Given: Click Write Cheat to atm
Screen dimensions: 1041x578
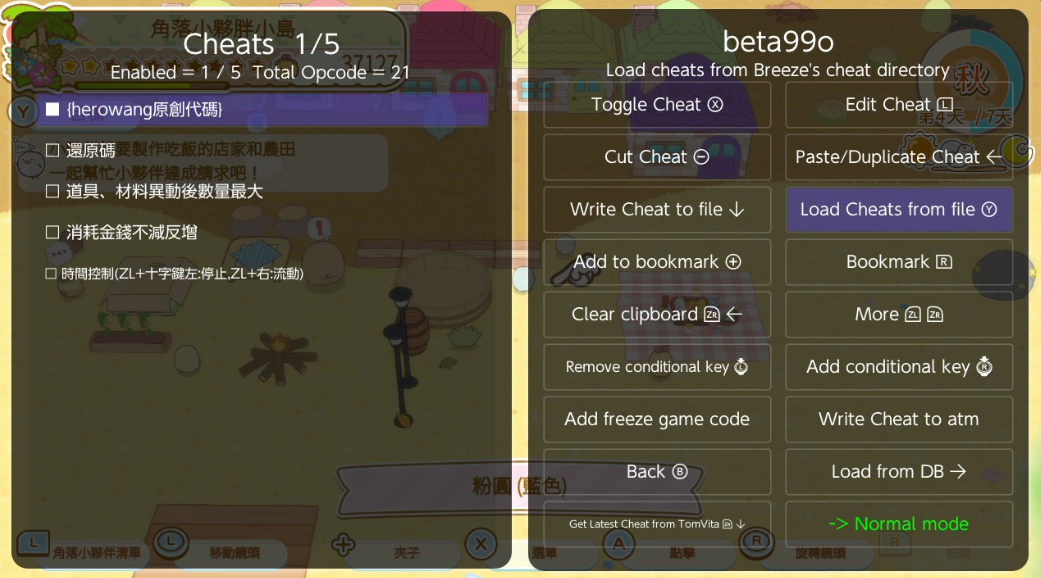Looking at the screenshot, I should pyautogui.click(x=898, y=419).
